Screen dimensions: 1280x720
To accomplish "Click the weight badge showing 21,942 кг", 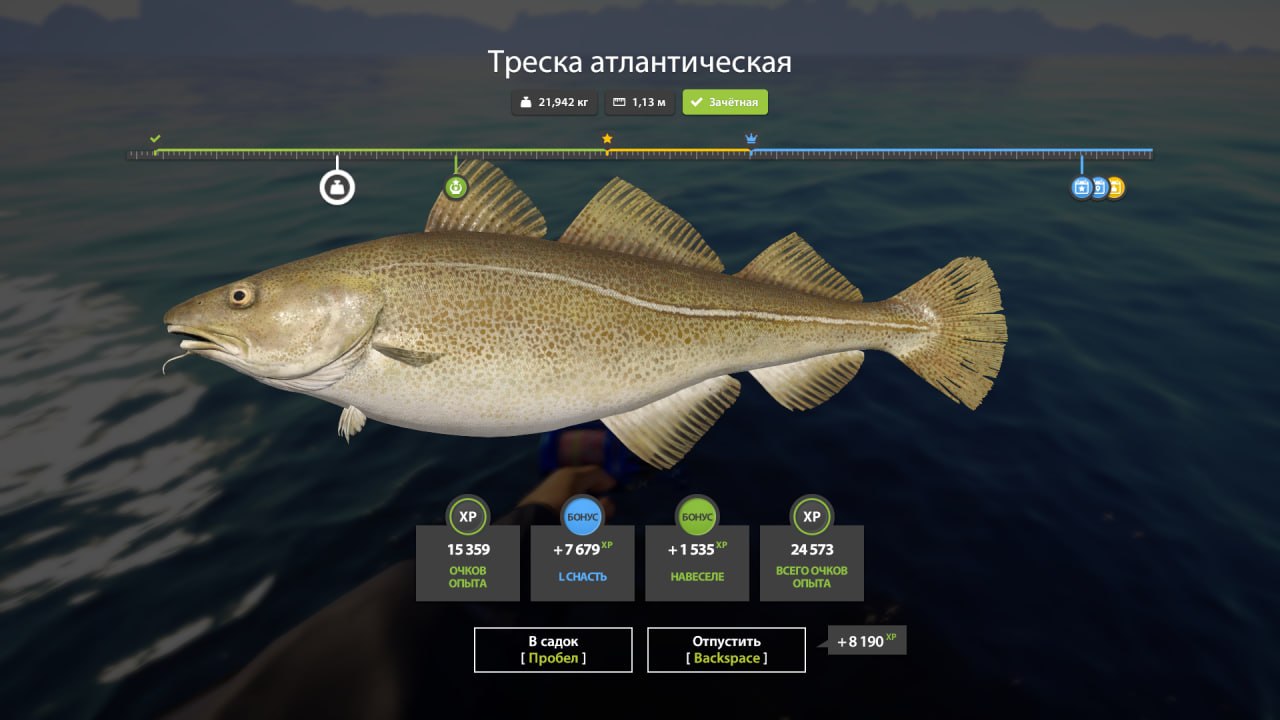I will (553, 102).
